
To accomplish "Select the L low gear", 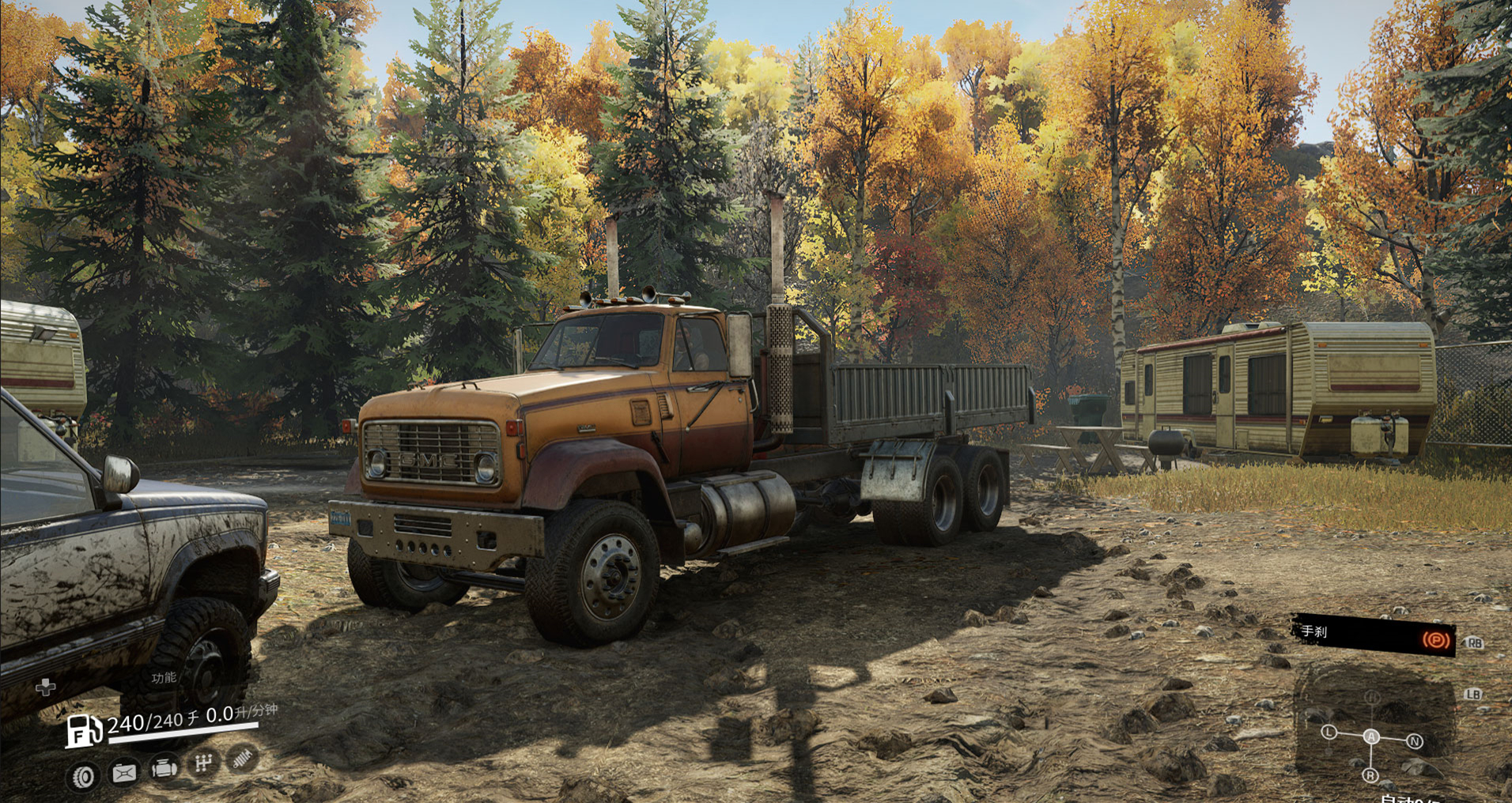I will click(x=1329, y=733).
